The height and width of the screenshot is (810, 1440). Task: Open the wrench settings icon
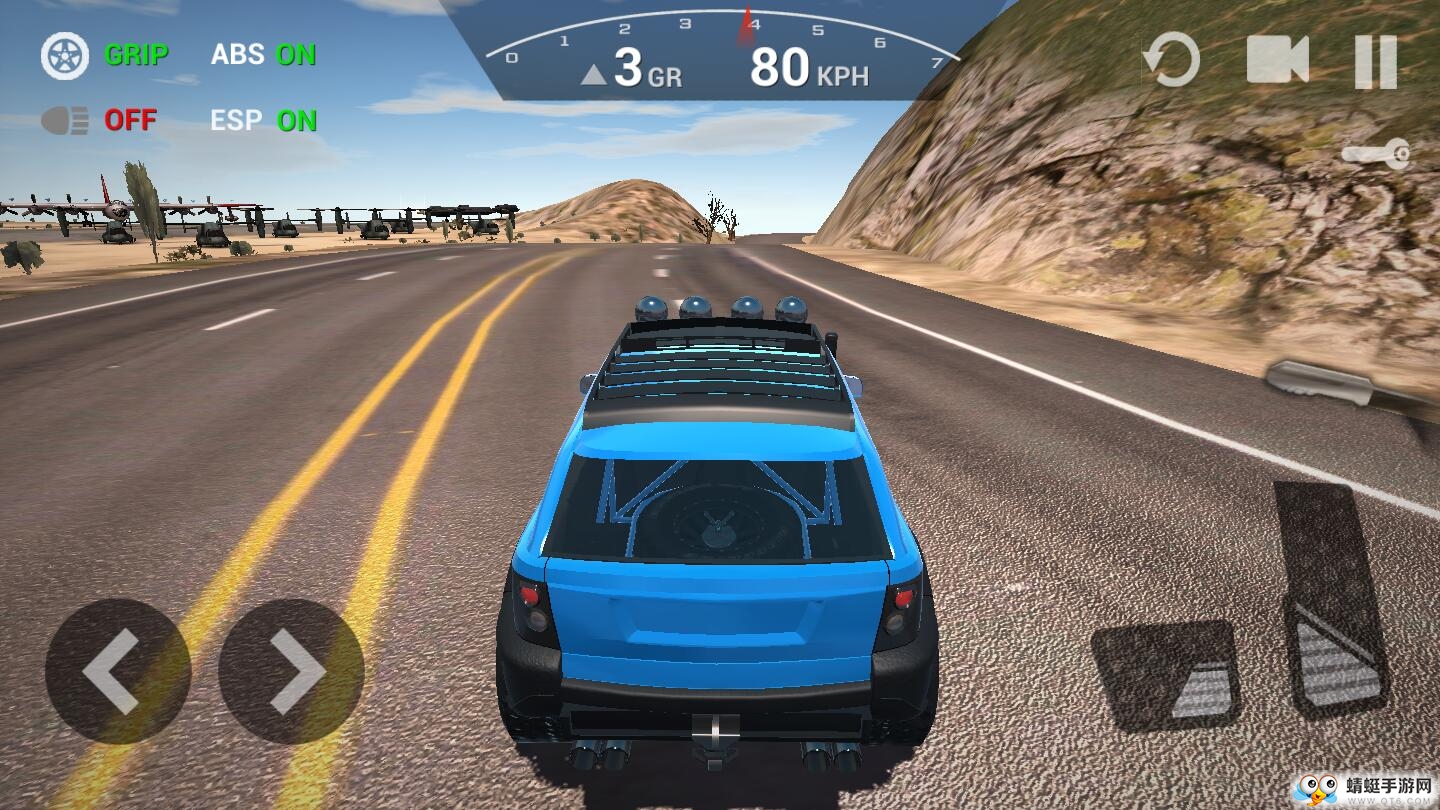[x=1376, y=154]
